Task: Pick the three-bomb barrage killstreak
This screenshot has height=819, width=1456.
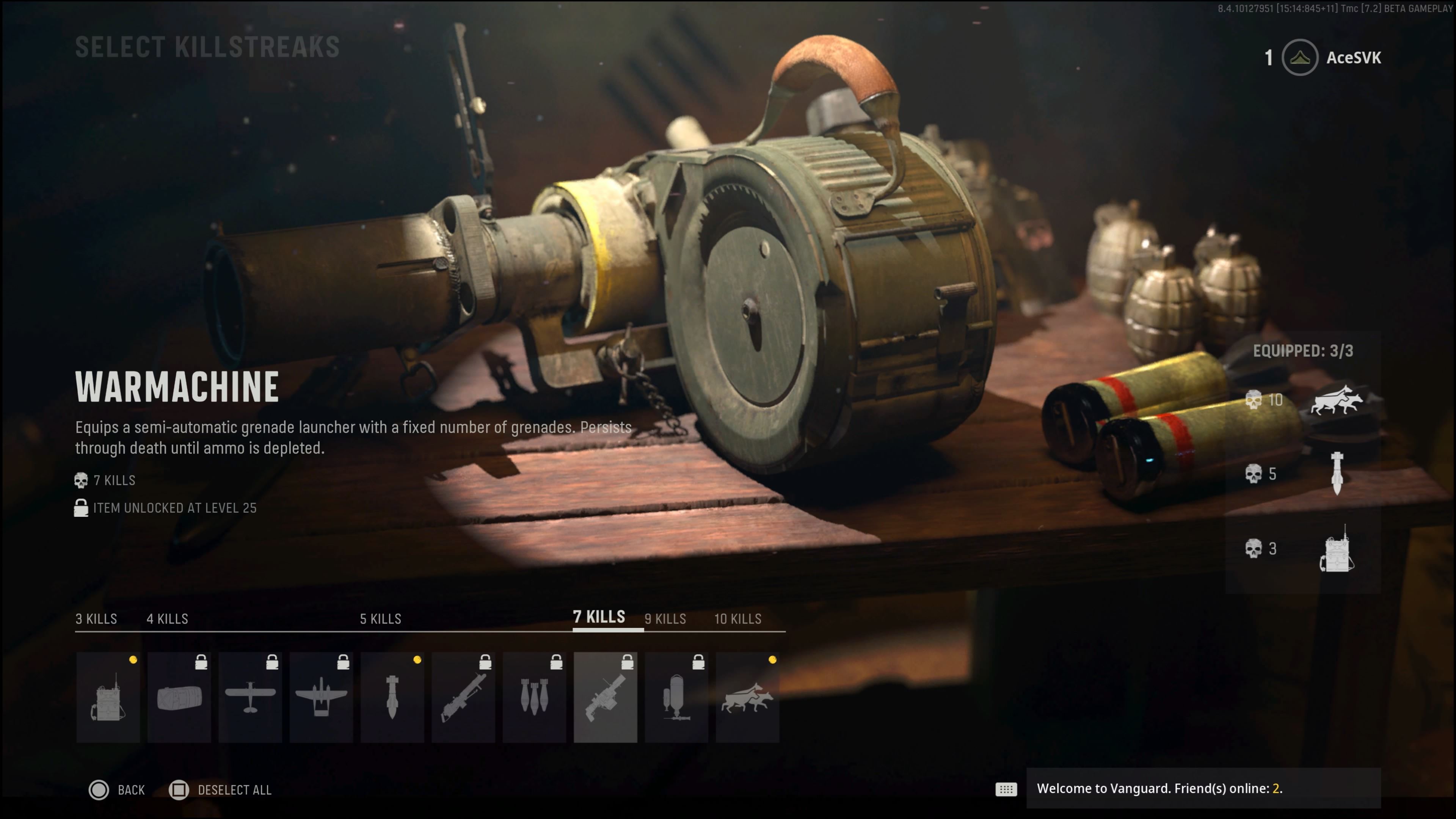Action: [x=534, y=697]
